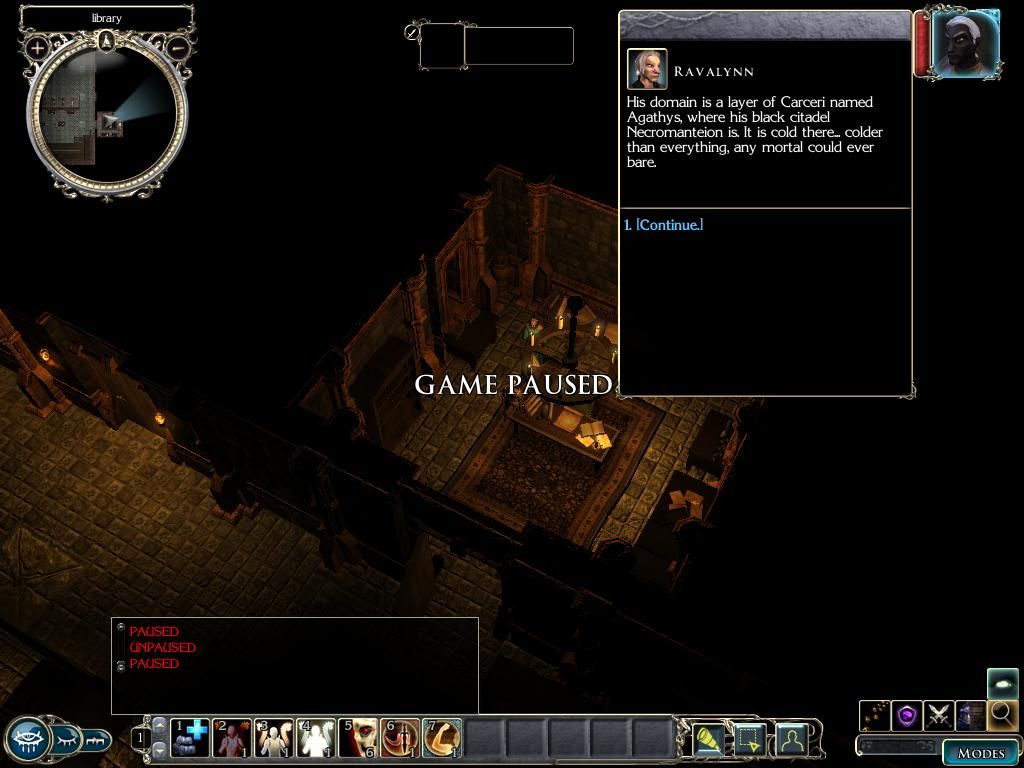Click the silhouette character button
1024x768 pixels.
click(791, 739)
